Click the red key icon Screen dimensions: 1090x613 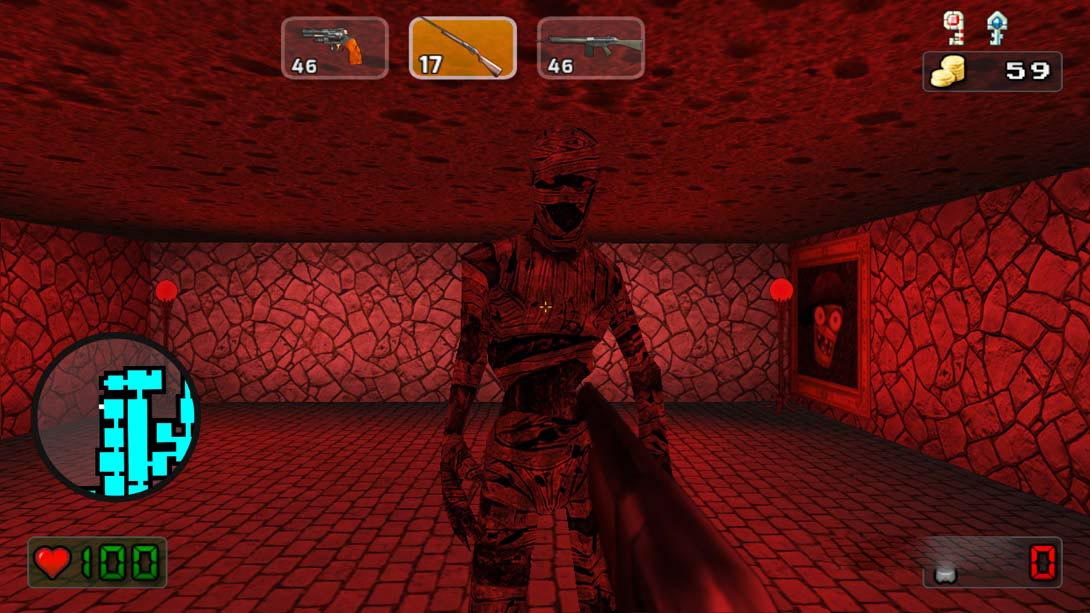tap(954, 27)
